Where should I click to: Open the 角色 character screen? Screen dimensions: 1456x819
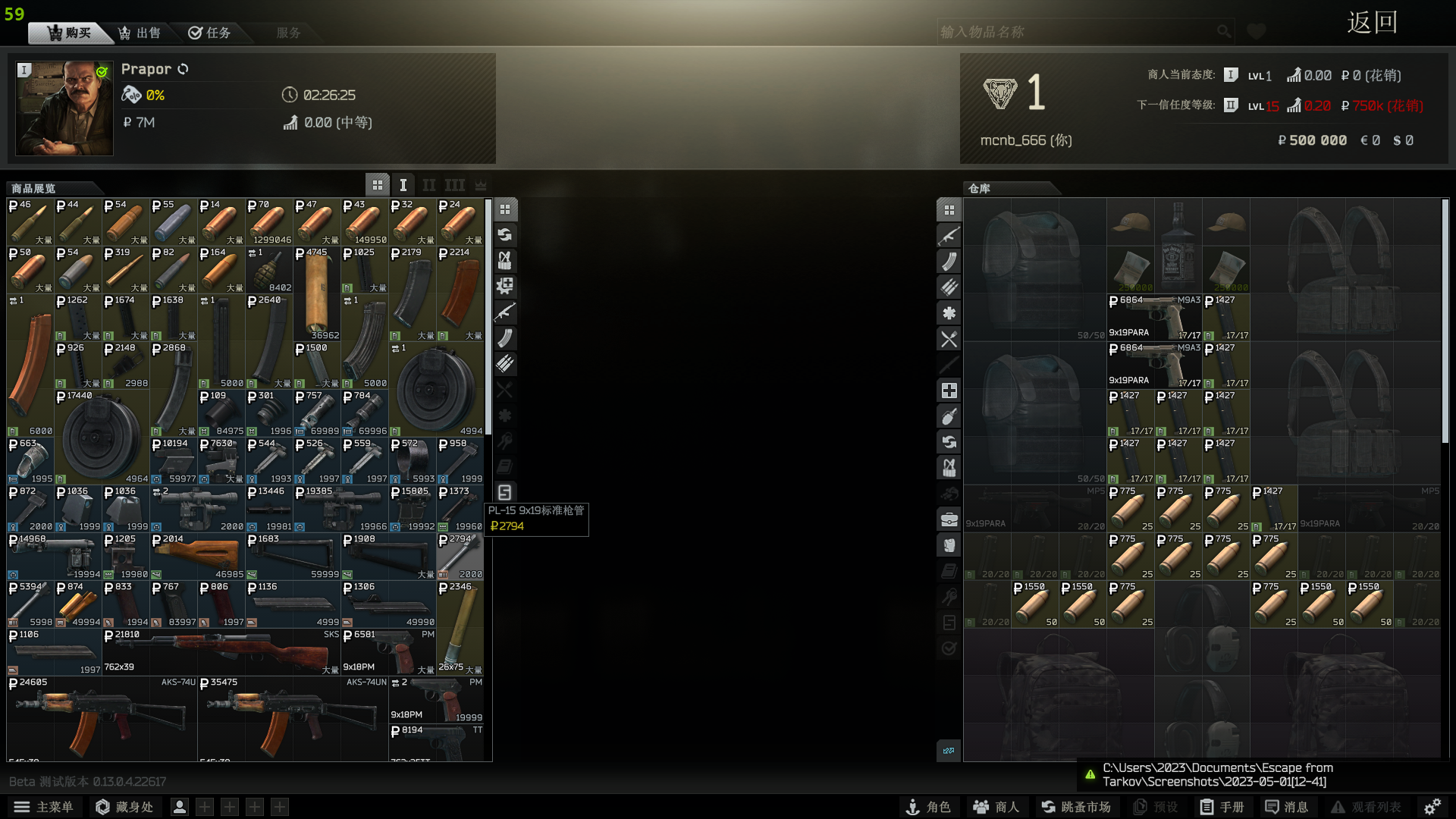929,807
